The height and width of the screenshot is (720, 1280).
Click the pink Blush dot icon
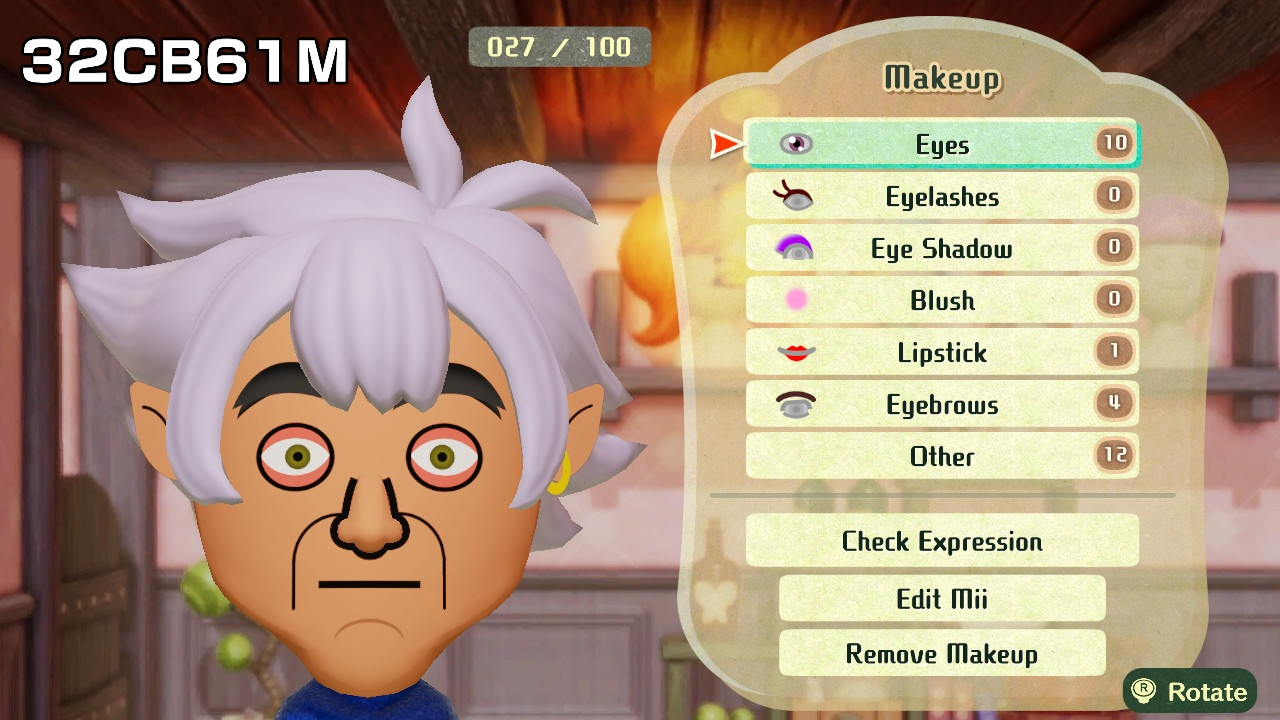tap(795, 300)
